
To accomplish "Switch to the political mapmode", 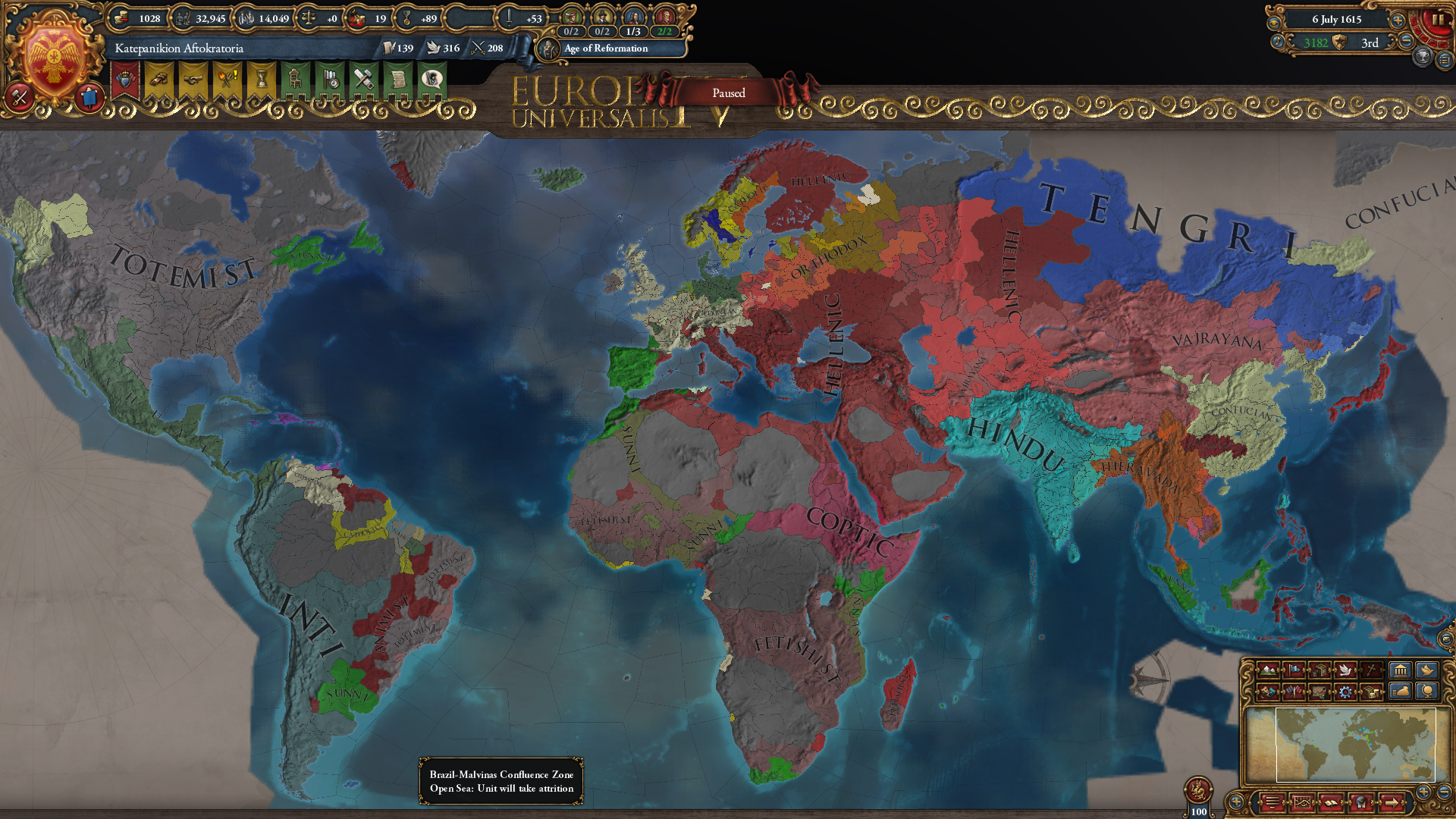I will click(x=1294, y=670).
